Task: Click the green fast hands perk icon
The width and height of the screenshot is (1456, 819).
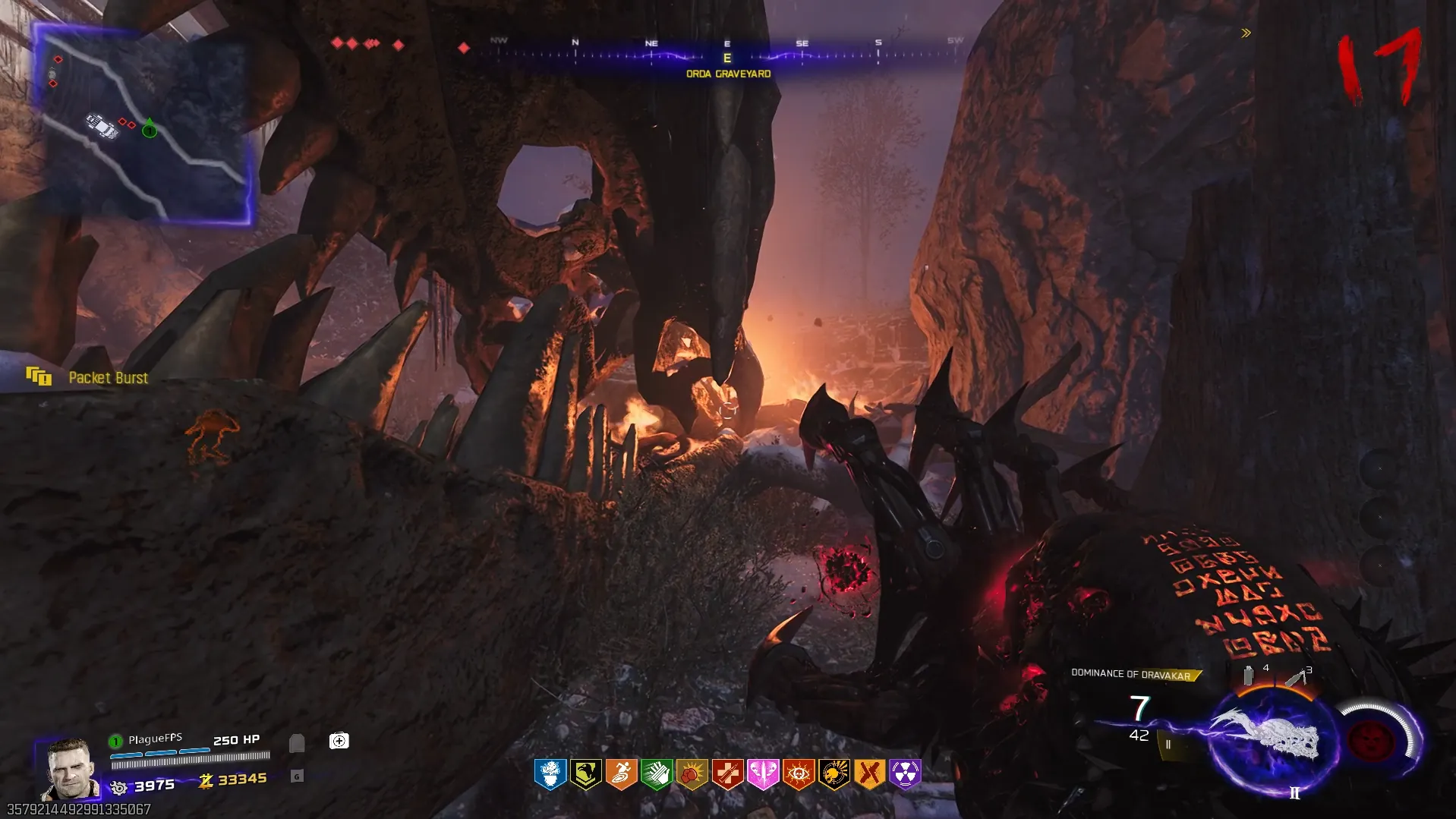Action: 657,773
